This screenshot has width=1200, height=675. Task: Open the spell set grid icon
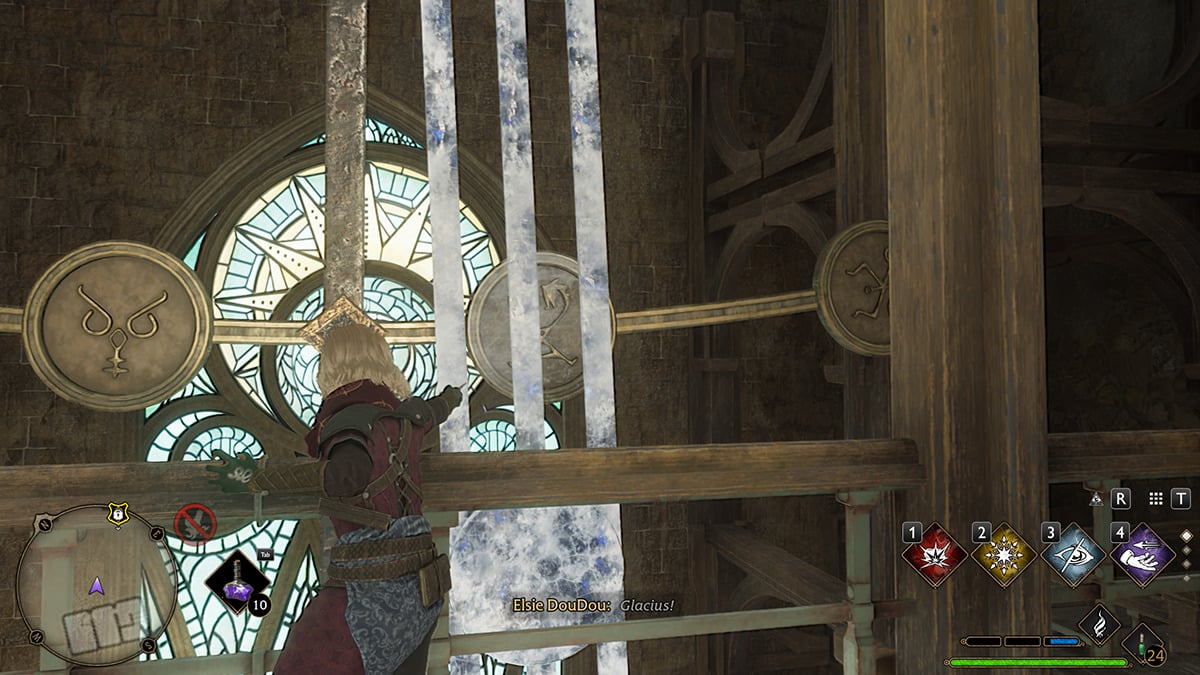1156,498
